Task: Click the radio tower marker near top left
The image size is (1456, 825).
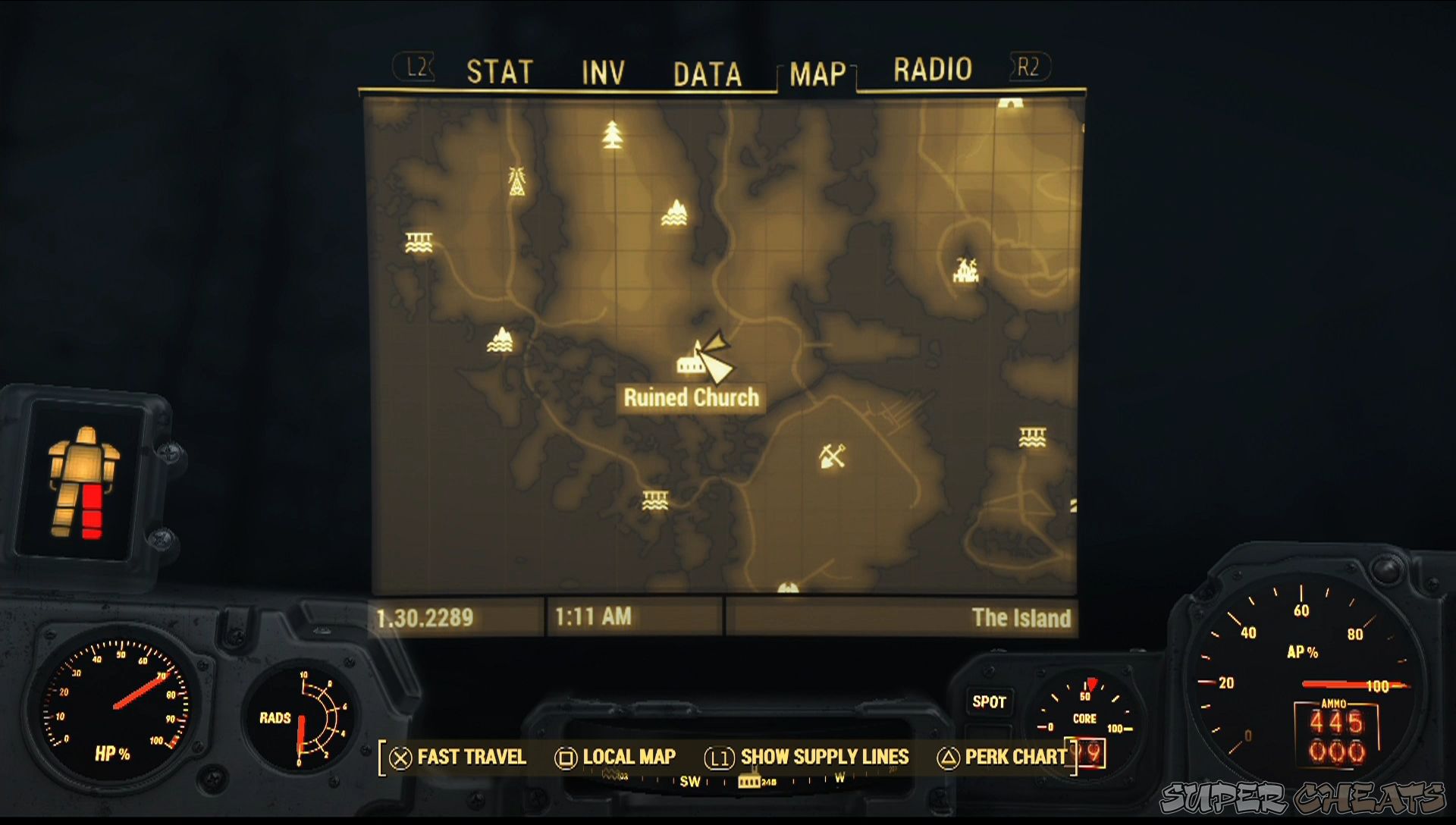Action: [518, 181]
